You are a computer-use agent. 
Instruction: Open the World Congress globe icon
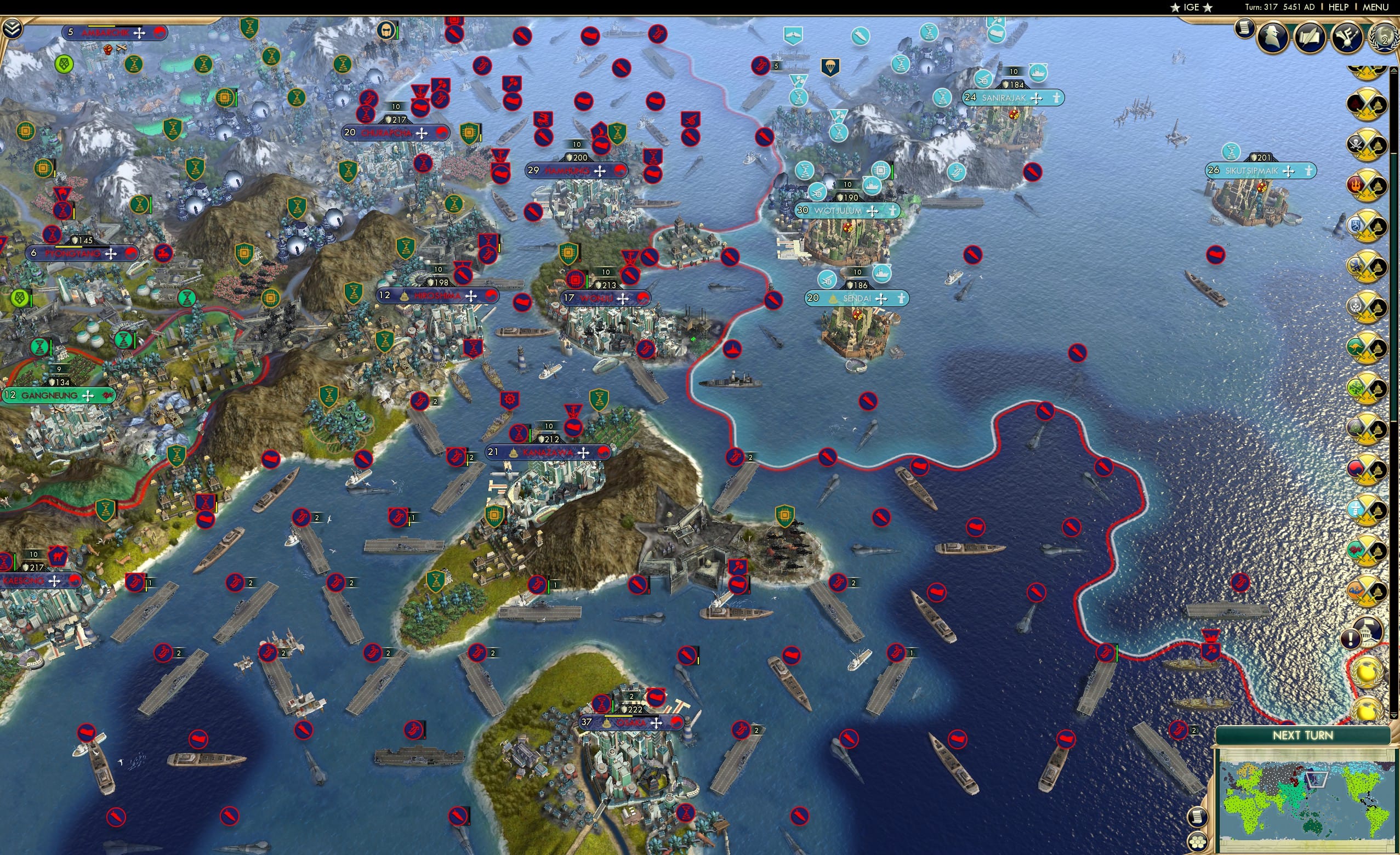[x=1386, y=38]
